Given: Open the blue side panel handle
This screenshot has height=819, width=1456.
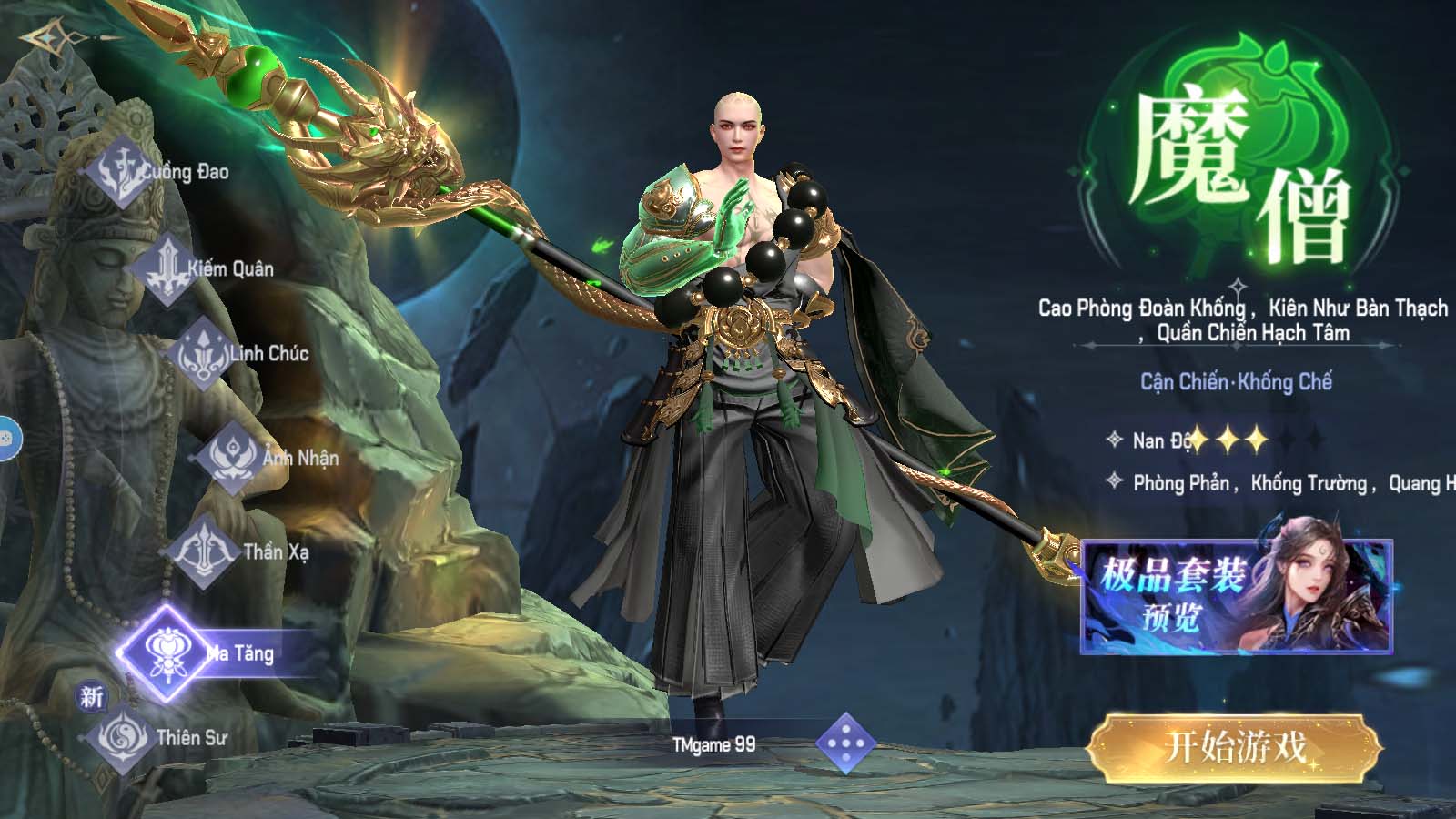Looking at the screenshot, I should click(x=7, y=440).
